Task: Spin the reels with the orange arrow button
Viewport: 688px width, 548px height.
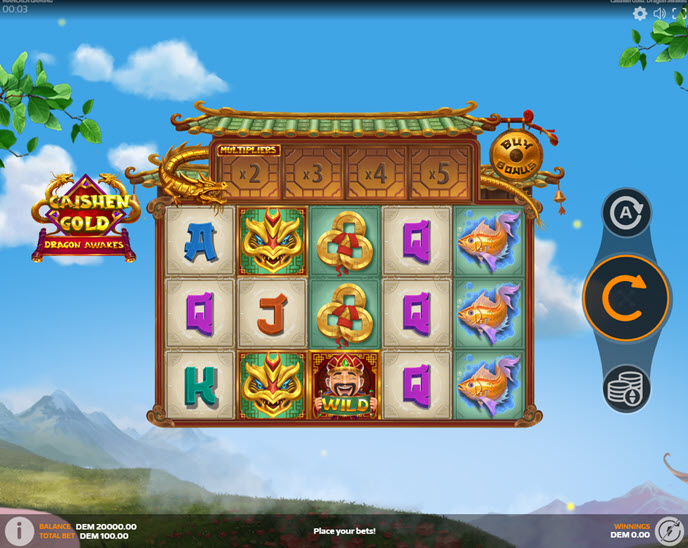Action: point(626,298)
